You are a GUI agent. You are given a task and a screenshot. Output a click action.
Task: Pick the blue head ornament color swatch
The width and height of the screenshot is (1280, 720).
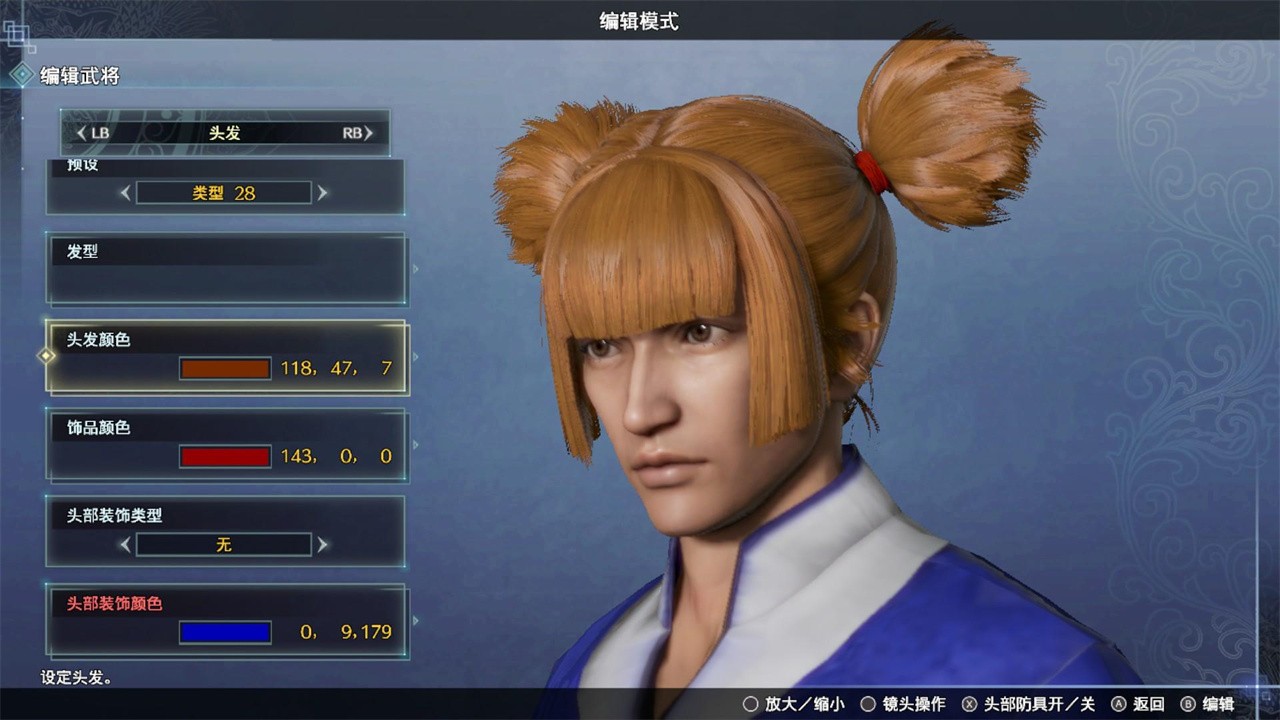click(225, 632)
